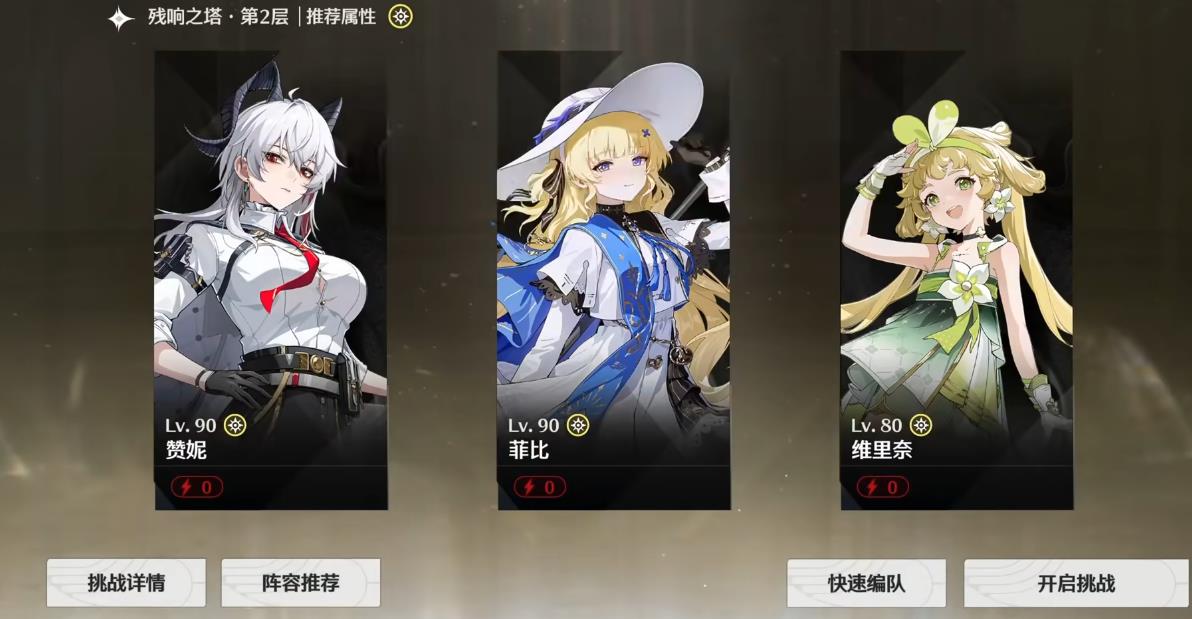Select the 赞妮 character card
Image resolution: width=1192 pixels, height=619 pixels.
(x=271, y=280)
